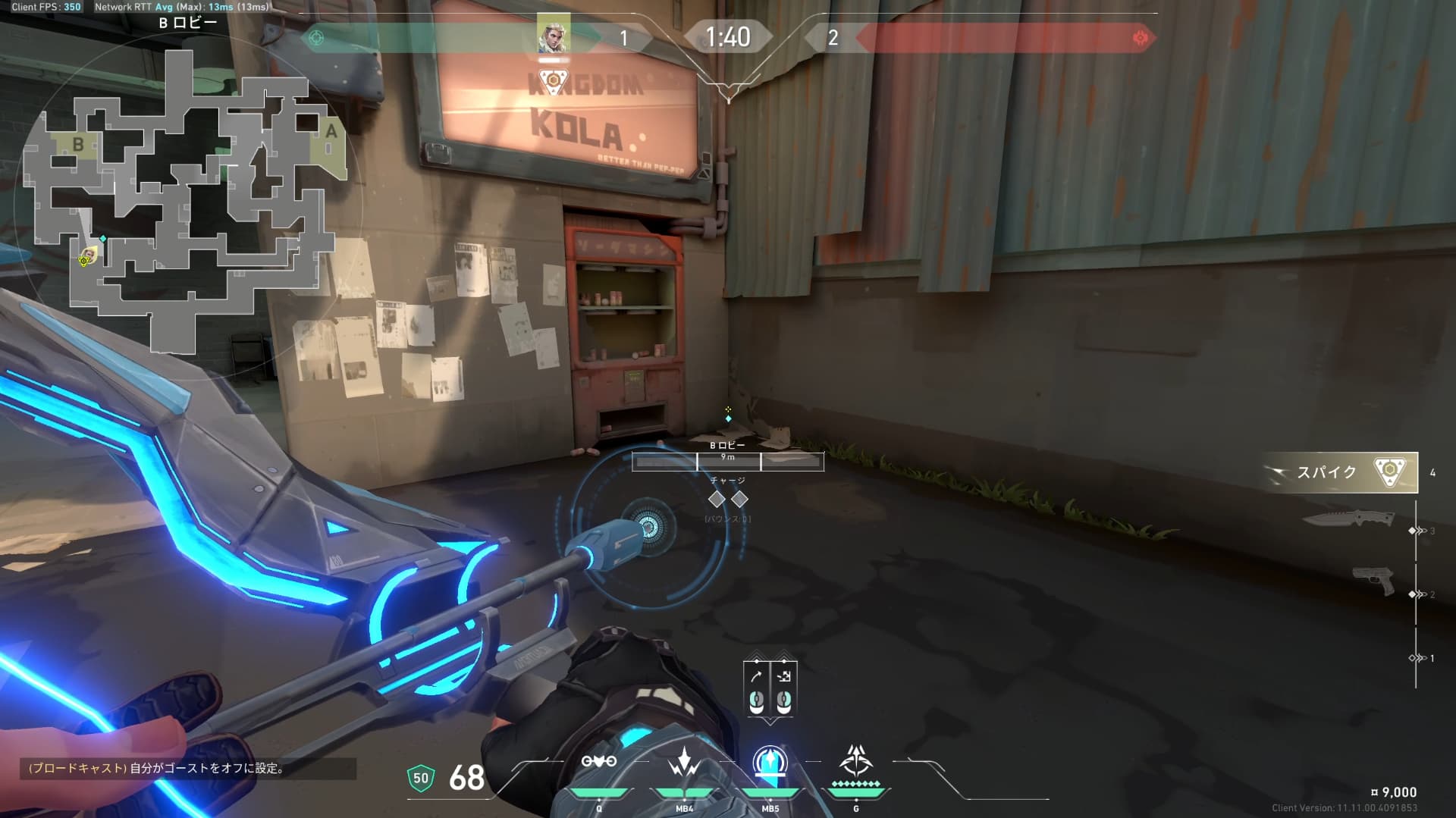
Task: Click the shield armor icon showing 50
Action: tap(421, 778)
